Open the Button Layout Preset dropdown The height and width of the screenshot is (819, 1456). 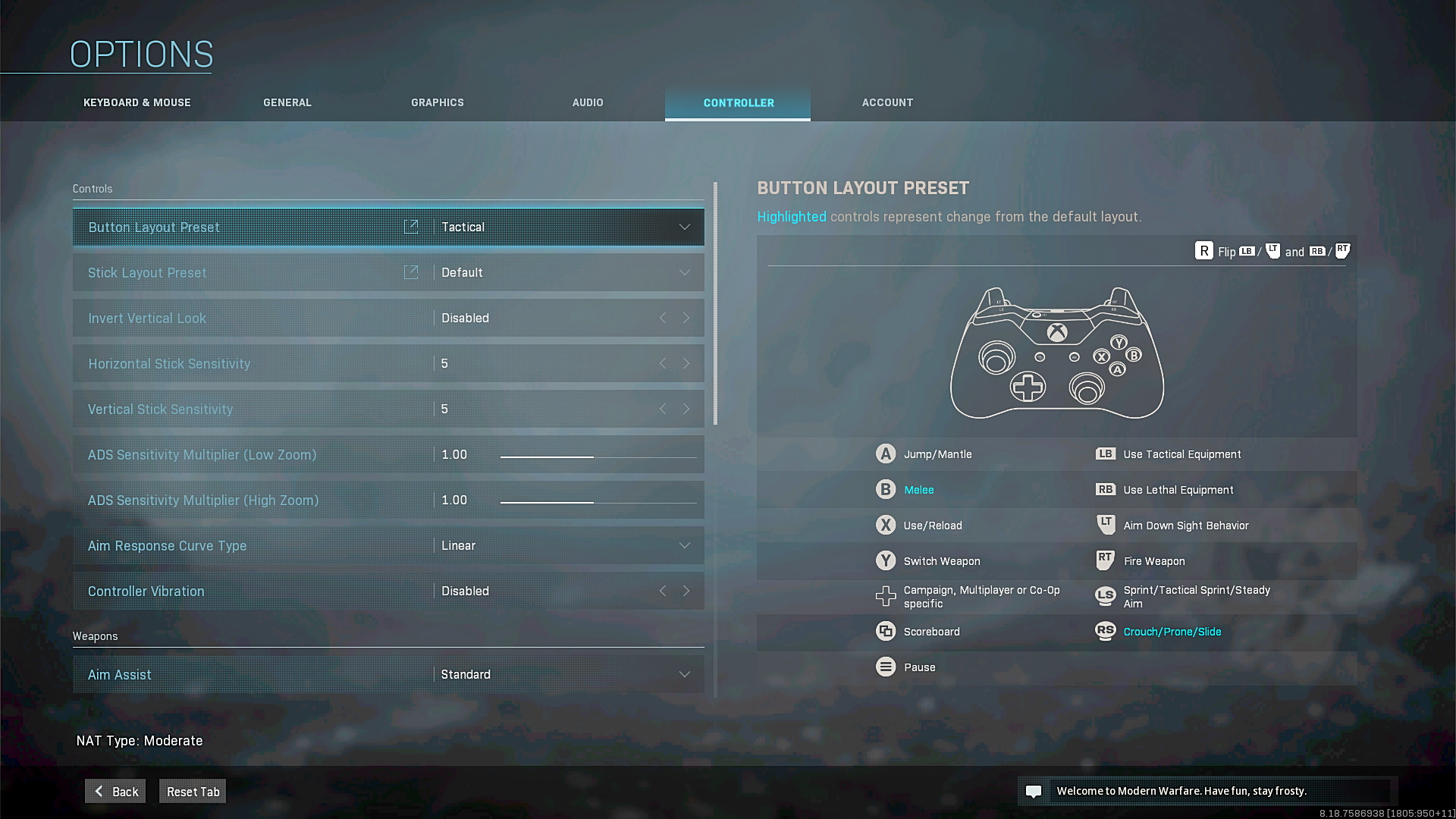683,226
